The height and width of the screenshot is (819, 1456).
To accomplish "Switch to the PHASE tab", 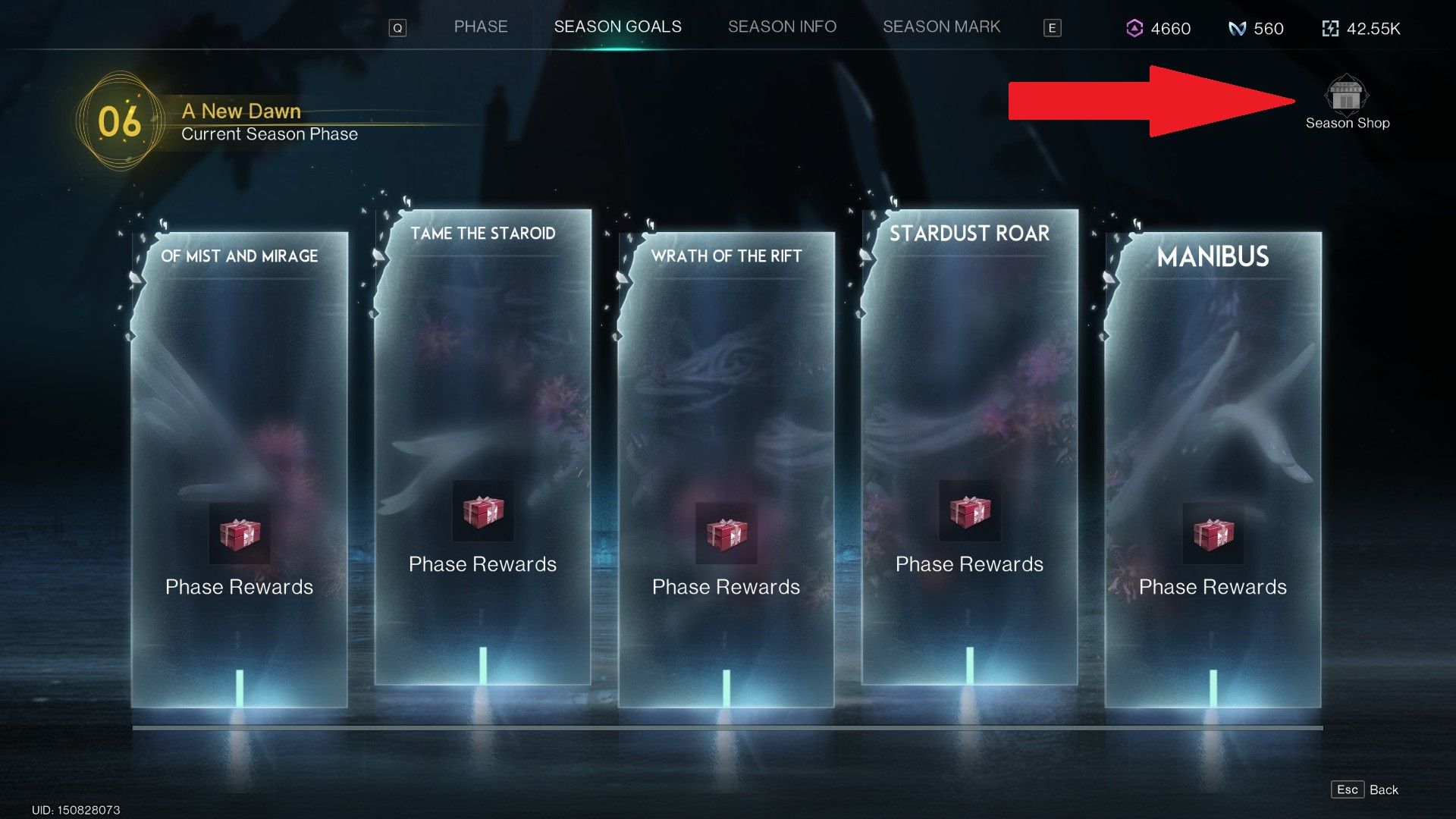I will tap(481, 27).
